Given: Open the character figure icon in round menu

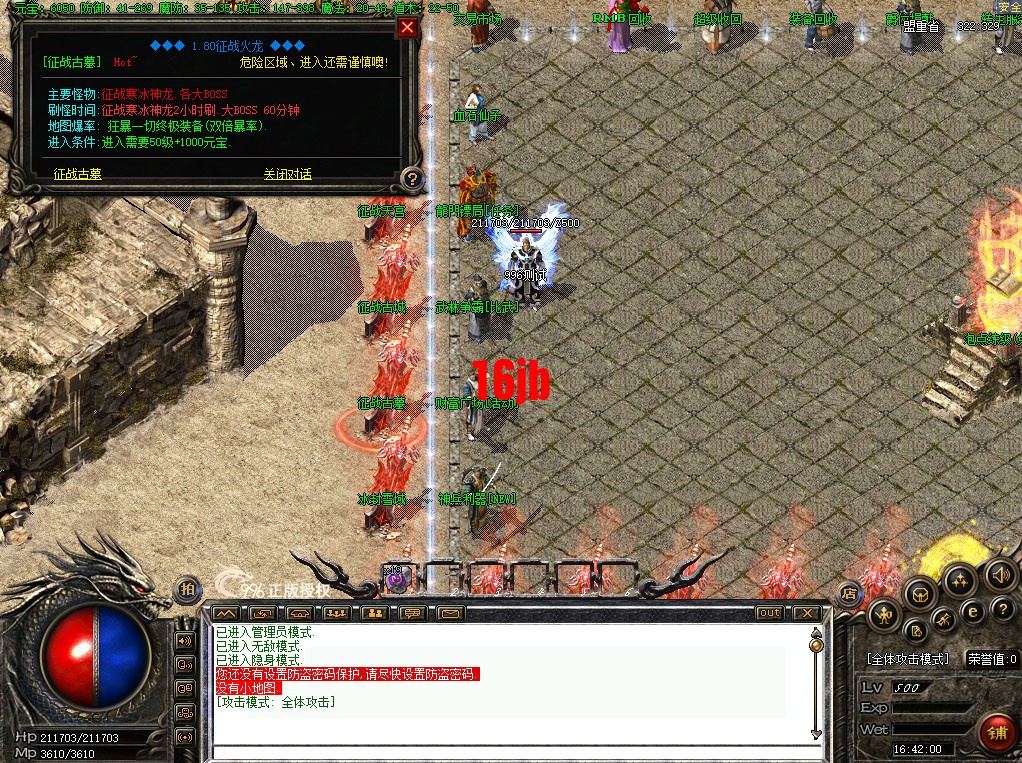Looking at the screenshot, I should tap(884, 613).
